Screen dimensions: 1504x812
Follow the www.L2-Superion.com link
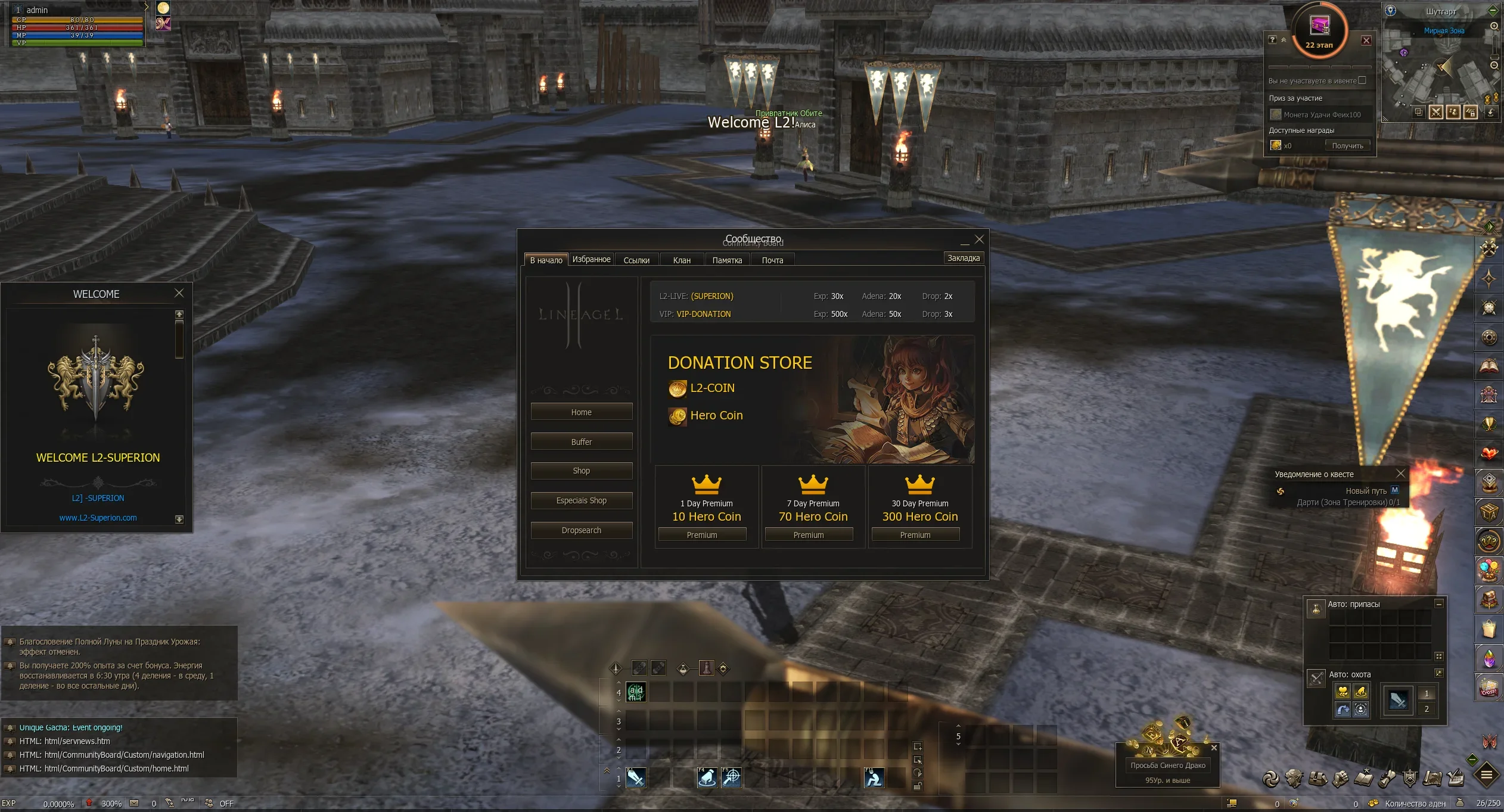click(x=98, y=518)
